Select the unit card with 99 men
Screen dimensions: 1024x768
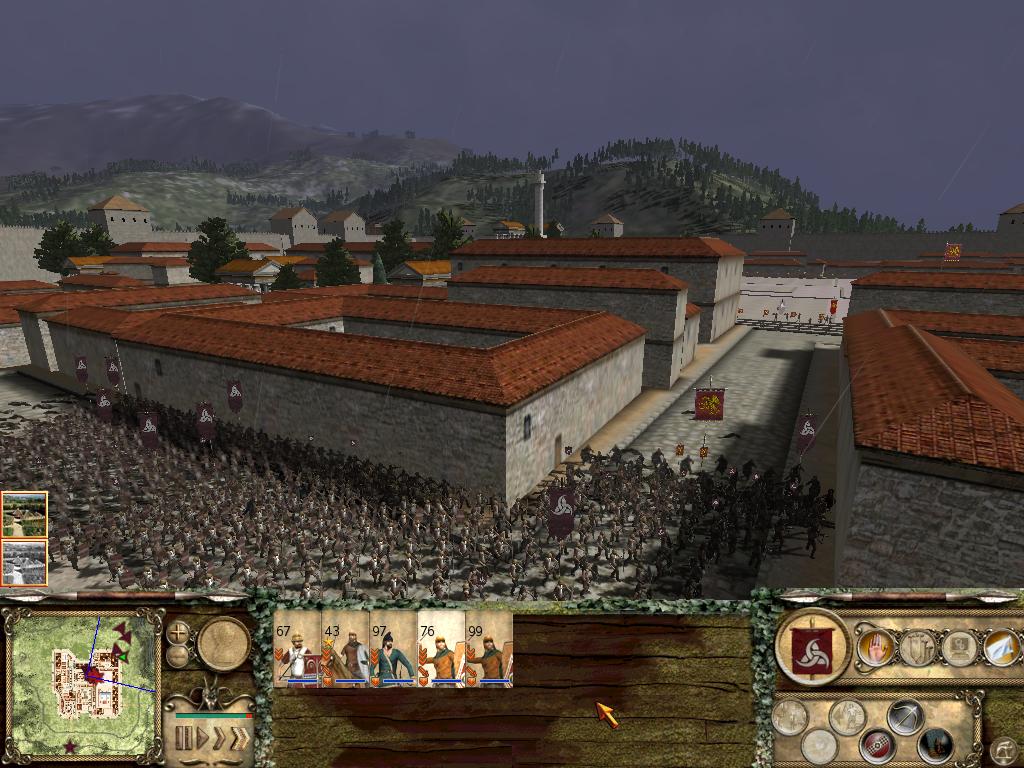coord(489,650)
